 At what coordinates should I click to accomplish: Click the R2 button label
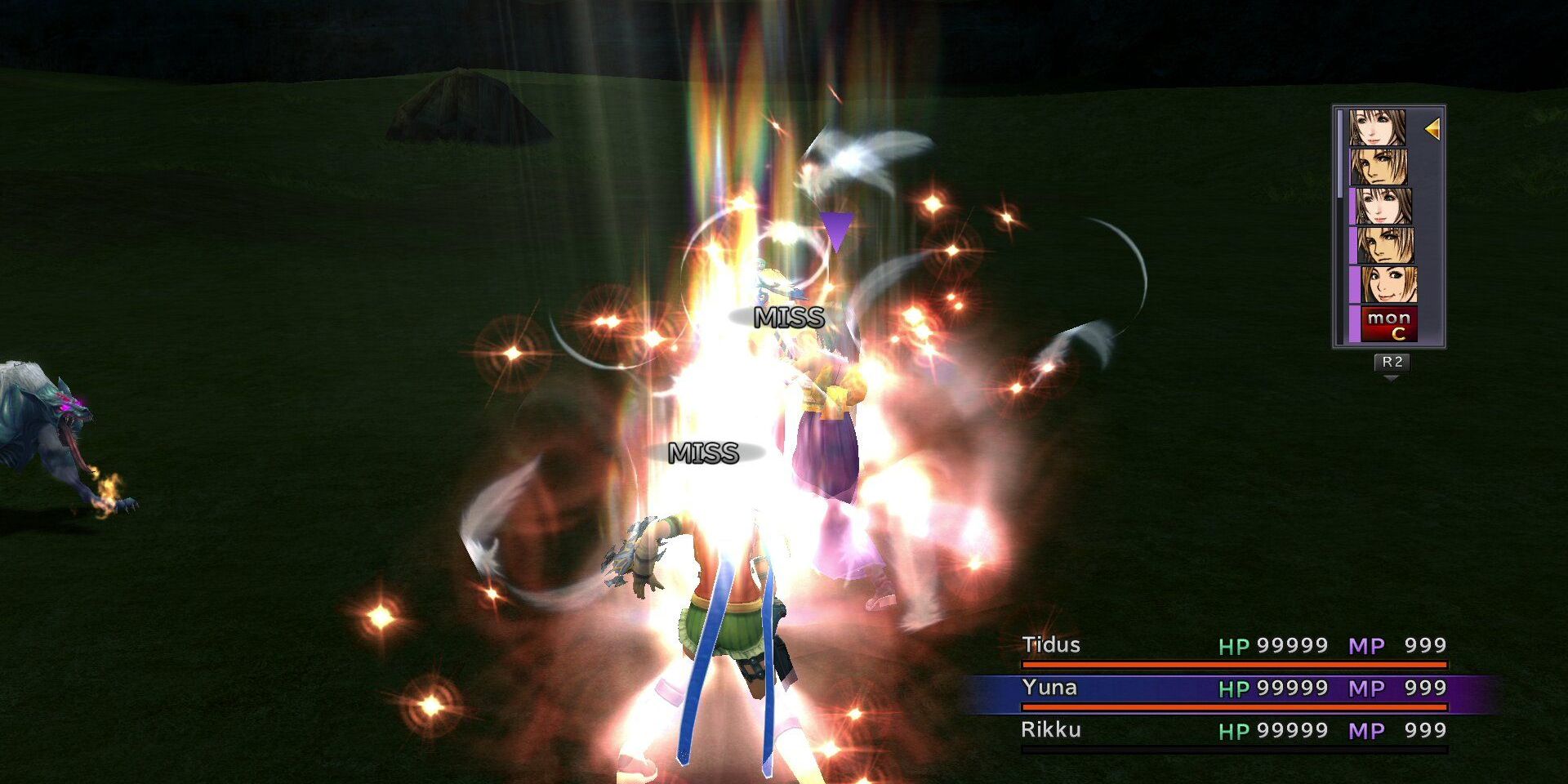(1391, 363)
